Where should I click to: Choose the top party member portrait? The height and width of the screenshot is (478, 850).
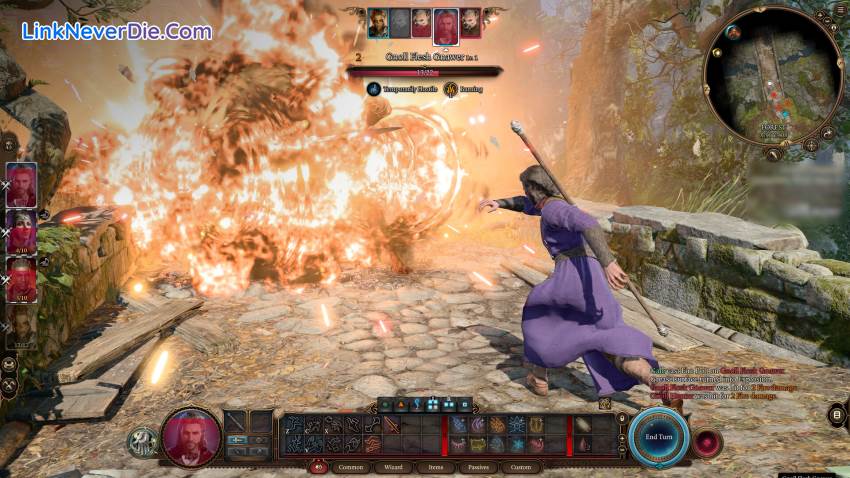point(22,185)
